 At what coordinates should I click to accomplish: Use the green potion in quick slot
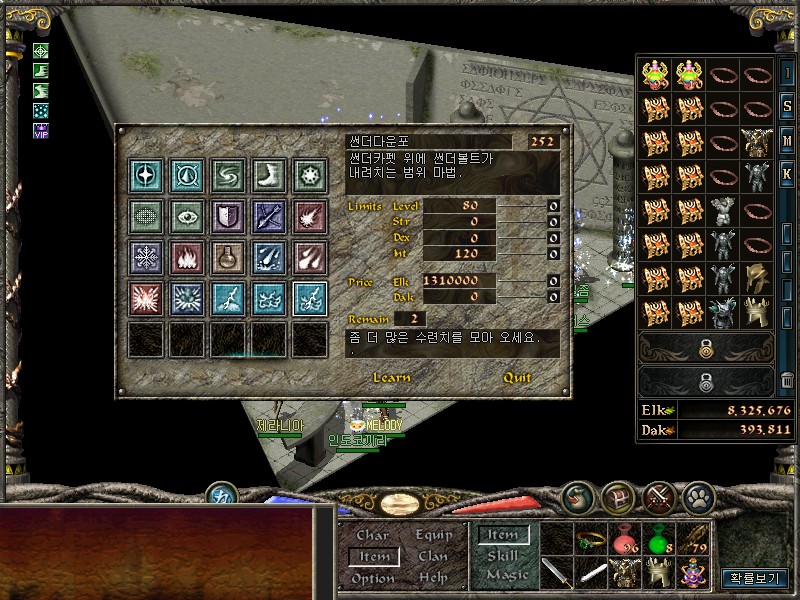click(659, 541)
